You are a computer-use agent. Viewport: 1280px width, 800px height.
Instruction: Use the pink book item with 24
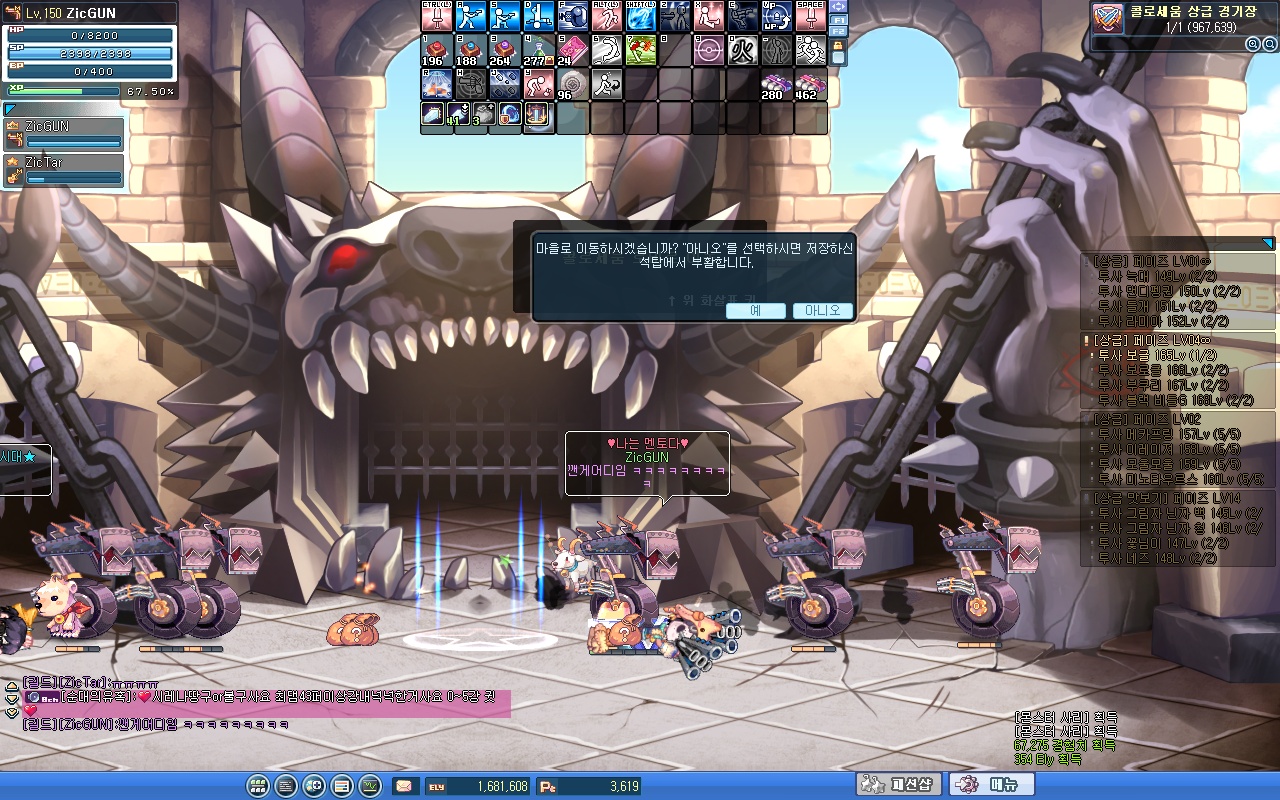point(572,50)
